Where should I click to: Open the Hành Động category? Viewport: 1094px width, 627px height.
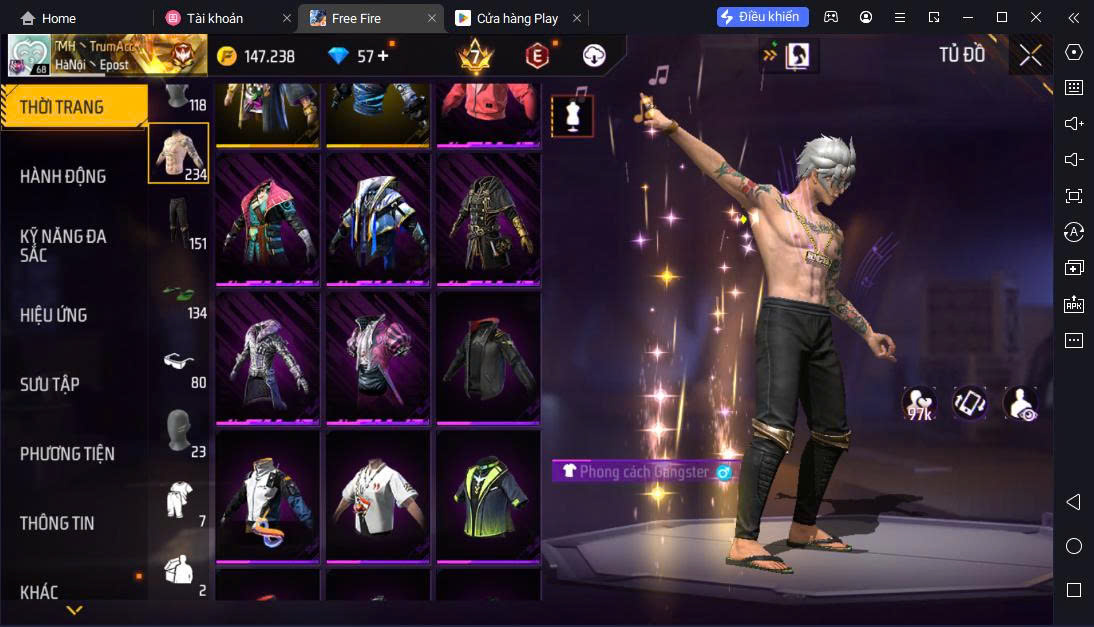tap(63, 177)
